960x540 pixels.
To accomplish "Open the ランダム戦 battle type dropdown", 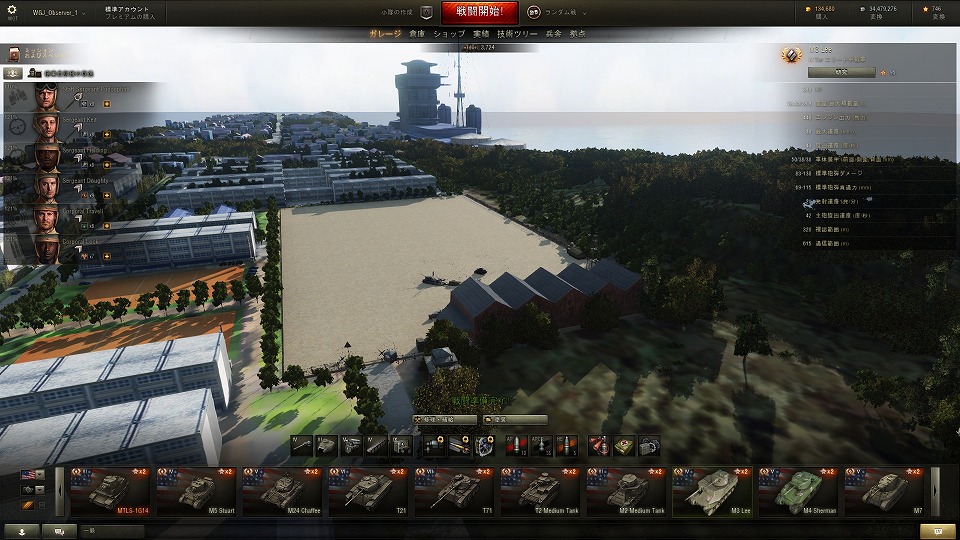I will coord(560,13).
